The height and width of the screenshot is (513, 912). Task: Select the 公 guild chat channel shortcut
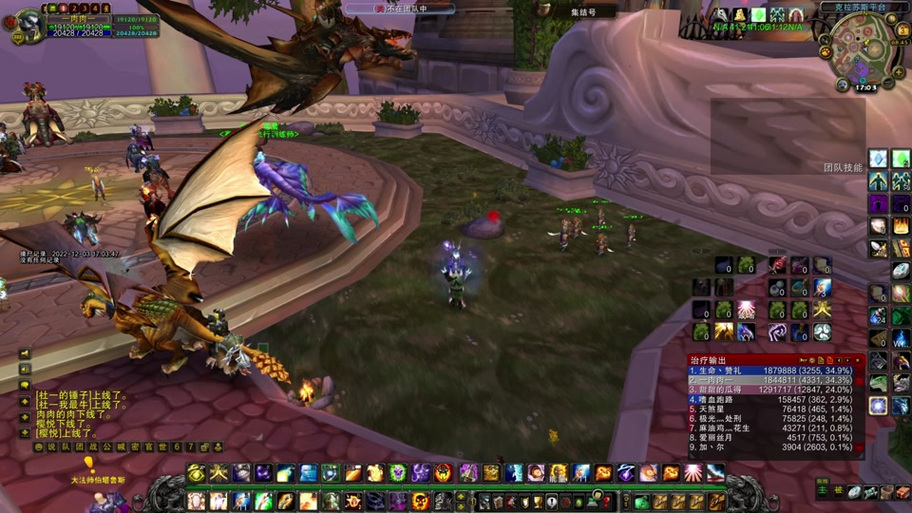[109, 447]
